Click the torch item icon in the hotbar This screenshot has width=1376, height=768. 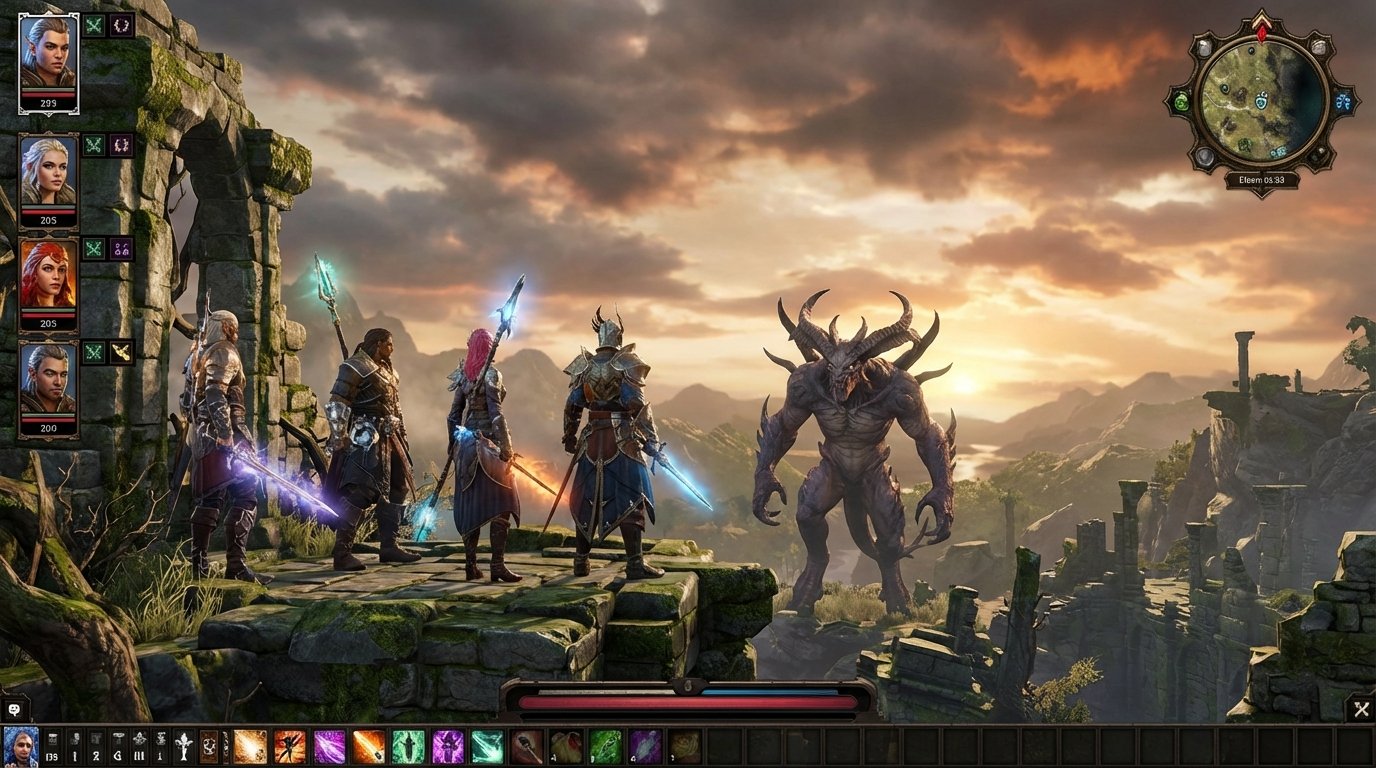point(525,747)
